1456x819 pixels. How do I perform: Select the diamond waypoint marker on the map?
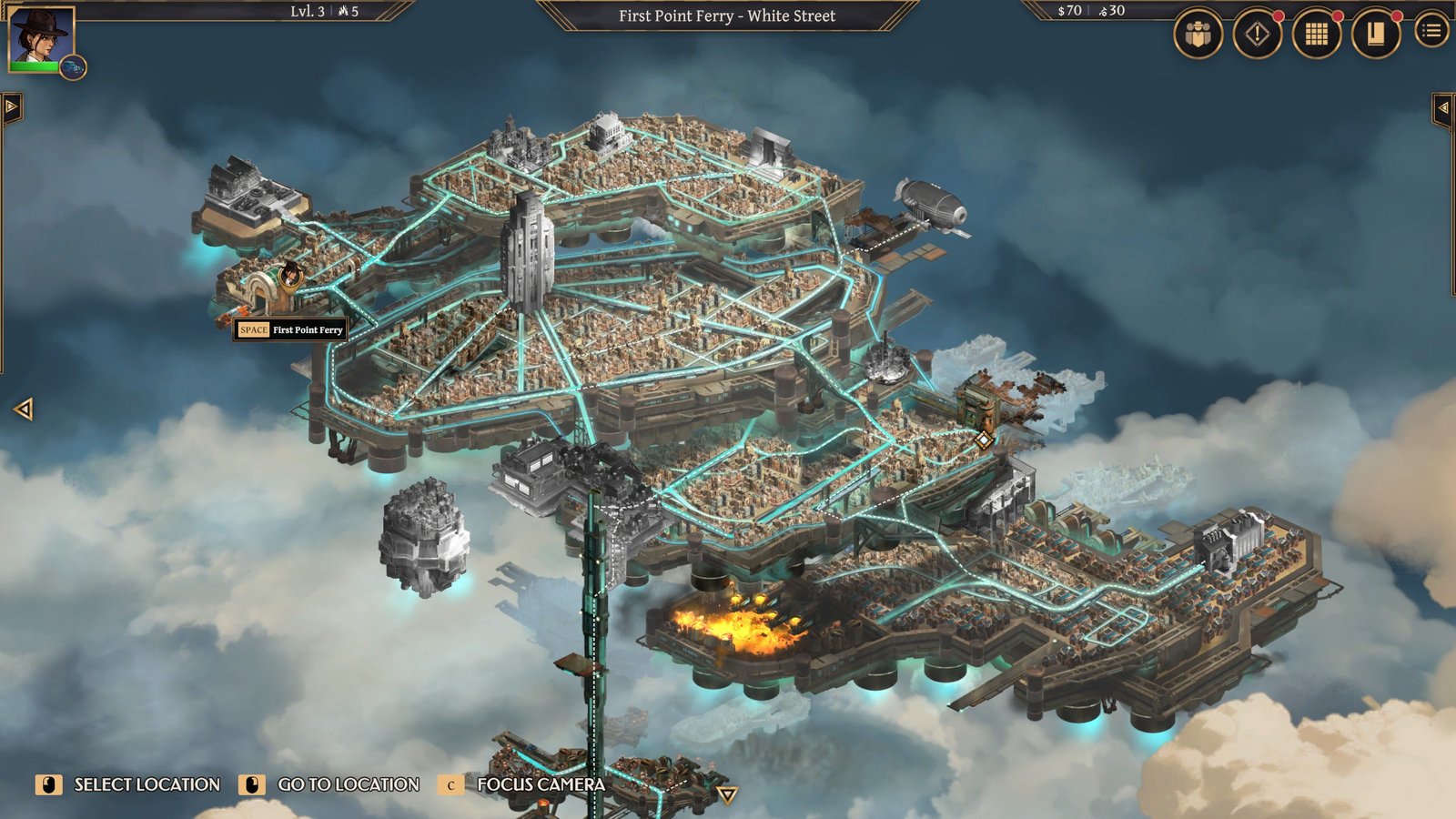pyautogui.click(x=984, y=440)
